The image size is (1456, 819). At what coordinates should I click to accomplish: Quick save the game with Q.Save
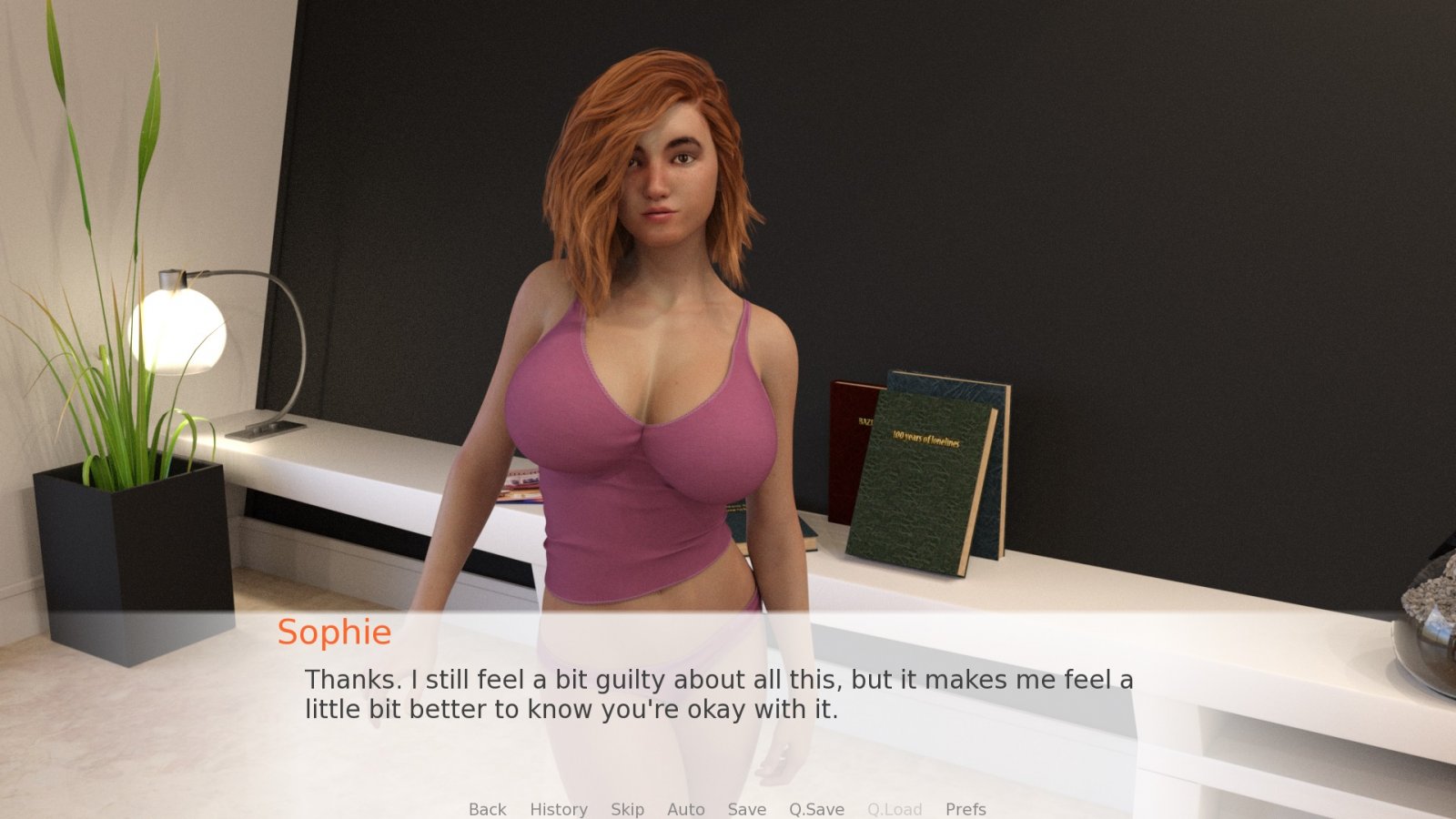[x=815, y=809]
